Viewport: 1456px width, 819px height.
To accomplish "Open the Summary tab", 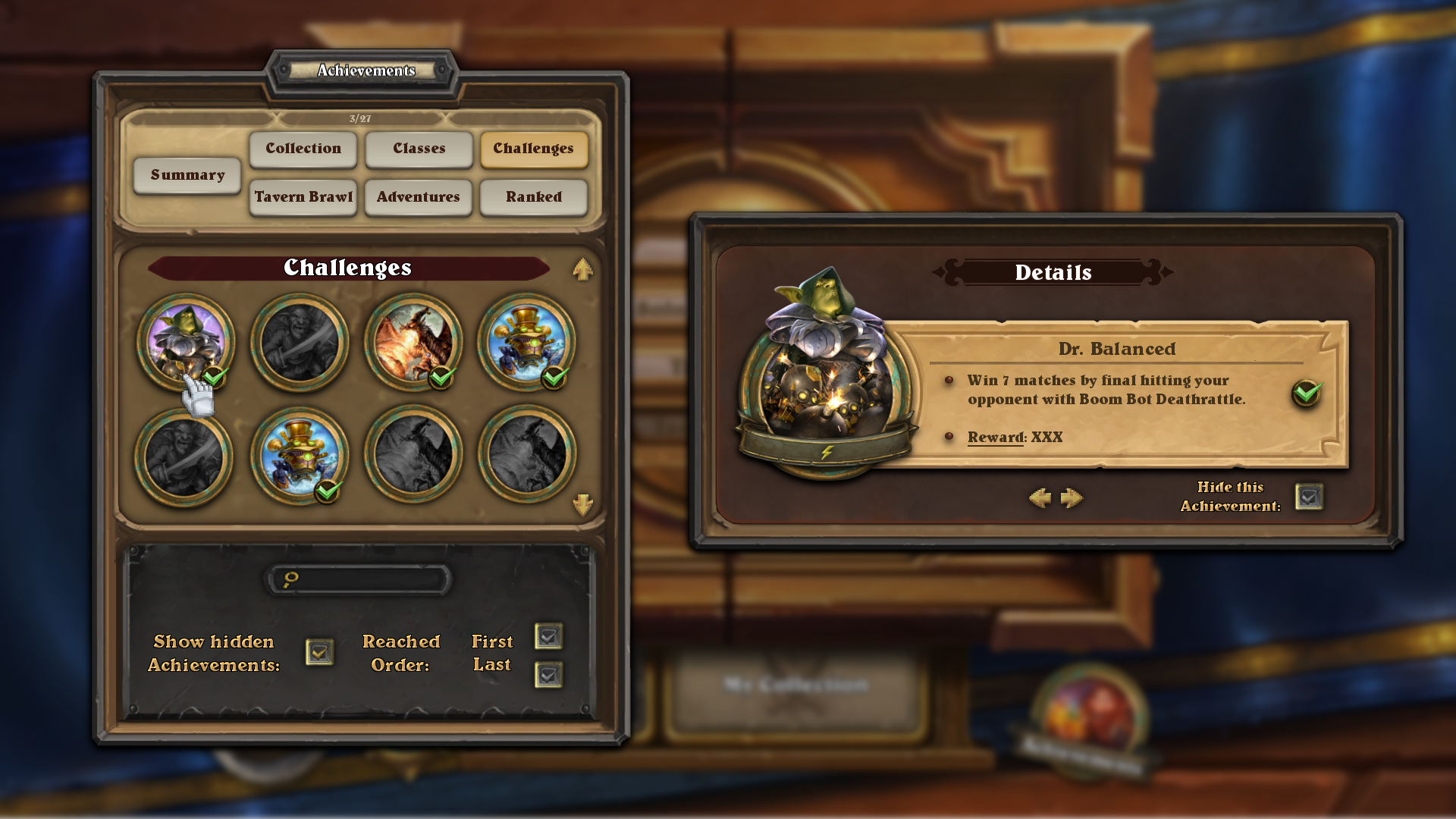I will 187,175.
